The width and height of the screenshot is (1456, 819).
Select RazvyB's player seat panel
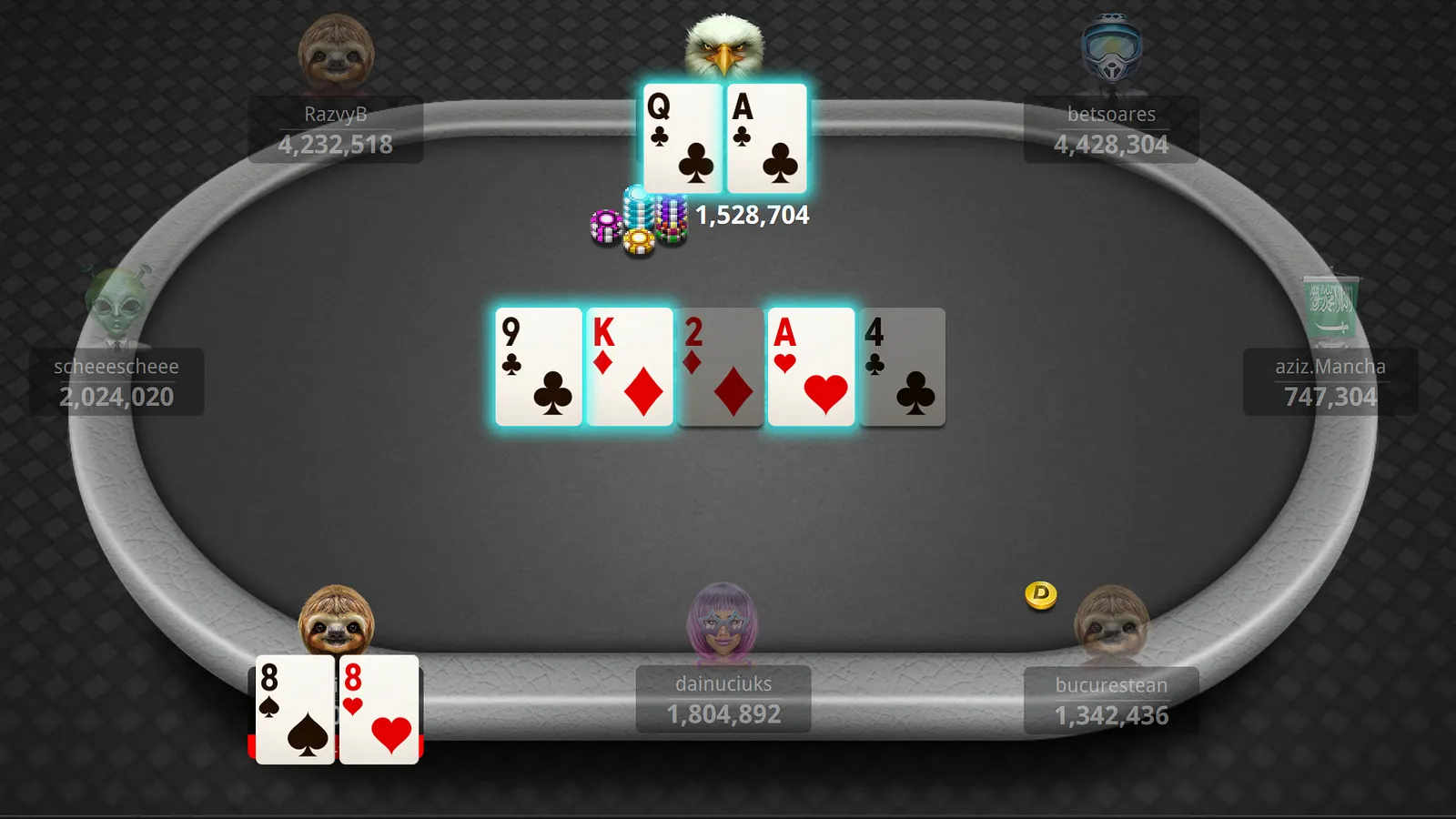[x=335, y=130]
